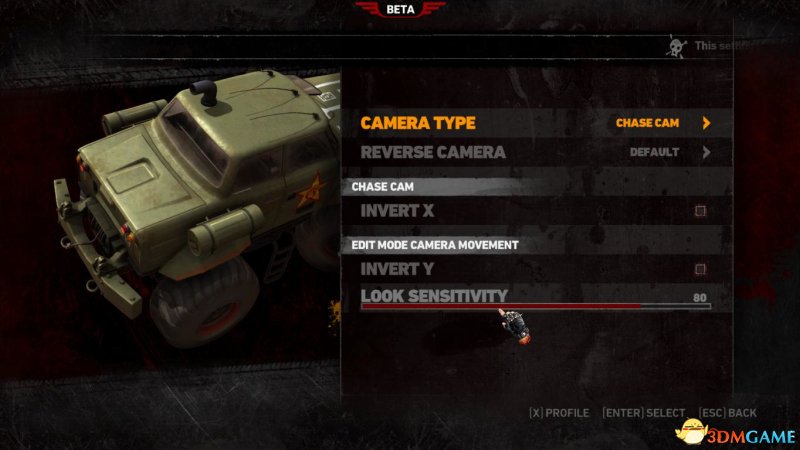Toggle the Invert X checkbox

pyautogui.click(x=701, y=211)
